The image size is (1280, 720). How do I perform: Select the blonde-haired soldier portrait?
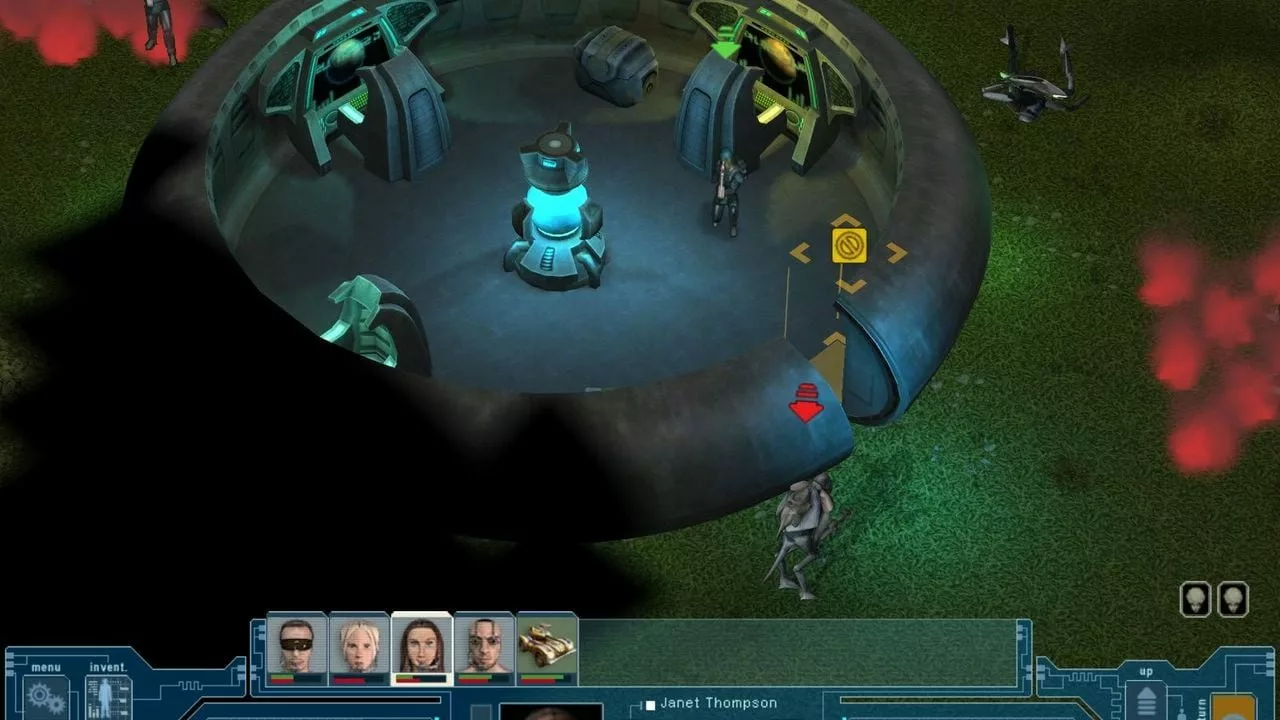coord(359,646)
